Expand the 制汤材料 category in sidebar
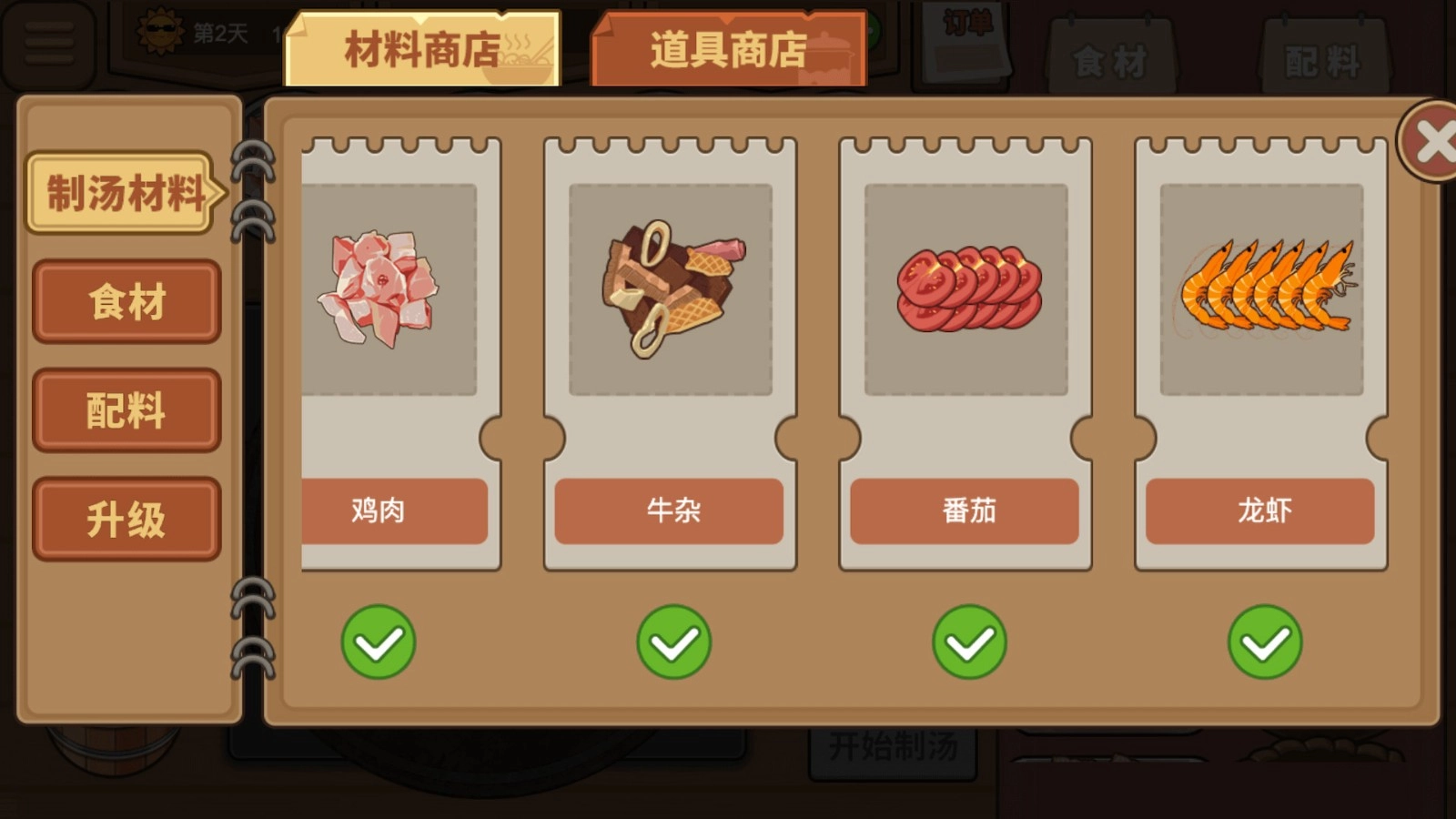This screenshot has height=819, width=1456. [121, 194]
